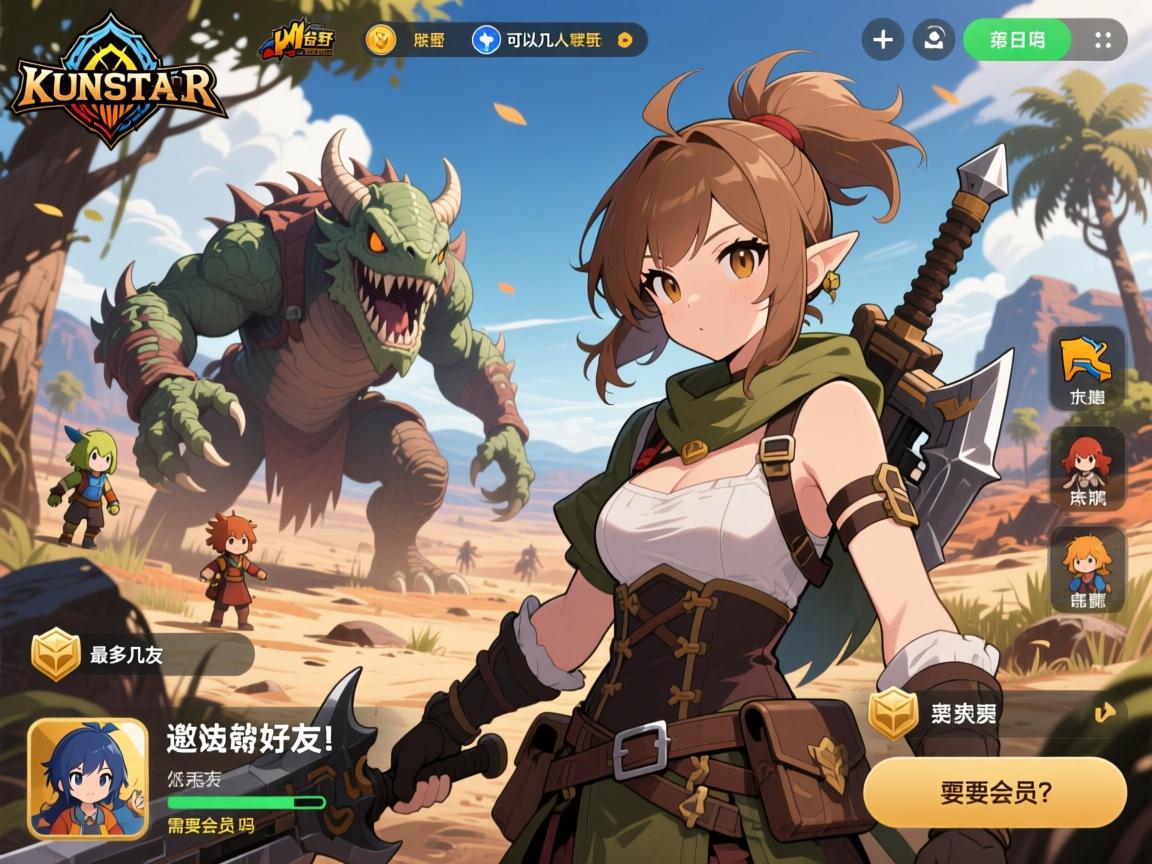Click the KUNSTAR logo
Viewport: 1152px width, 864px height.
coord(117,84)
